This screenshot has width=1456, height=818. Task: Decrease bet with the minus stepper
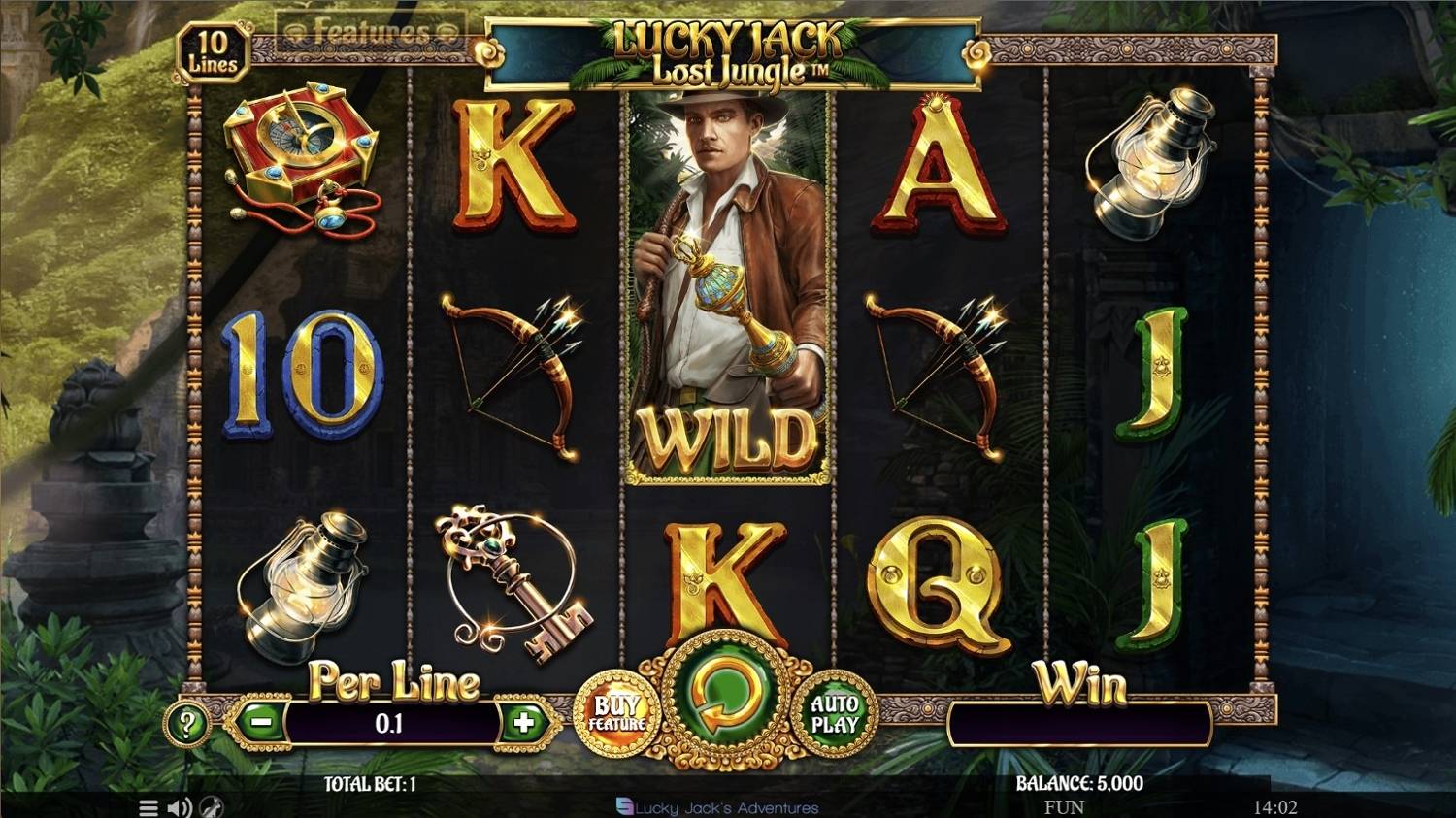click(260, 722)
